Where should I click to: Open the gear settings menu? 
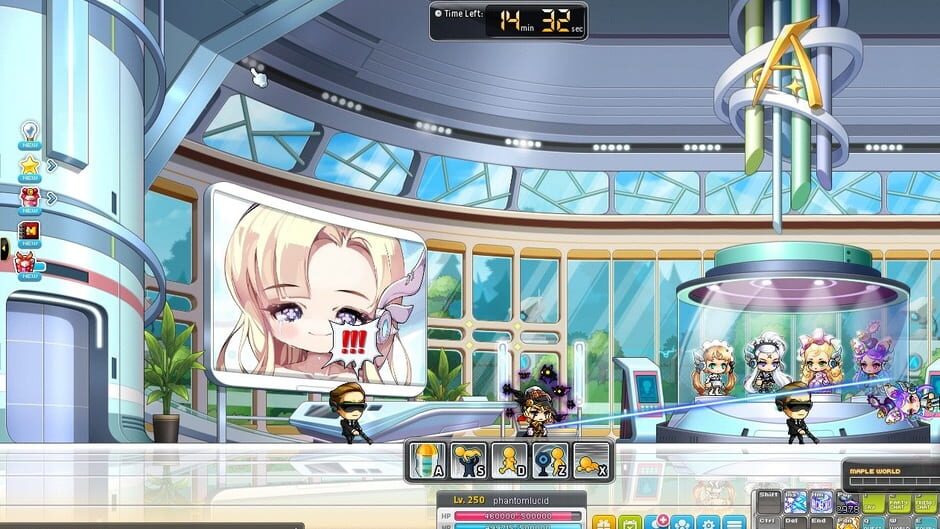point(708,522)
